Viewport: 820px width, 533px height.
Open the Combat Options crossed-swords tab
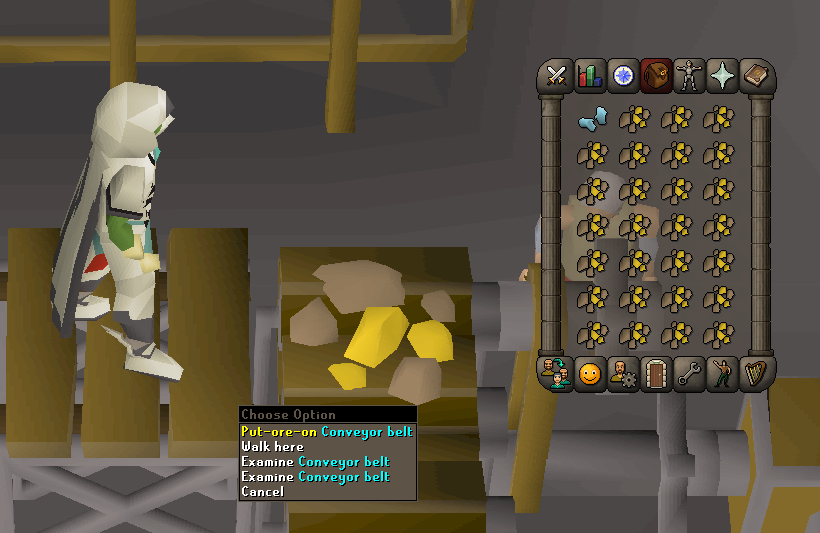556,75
